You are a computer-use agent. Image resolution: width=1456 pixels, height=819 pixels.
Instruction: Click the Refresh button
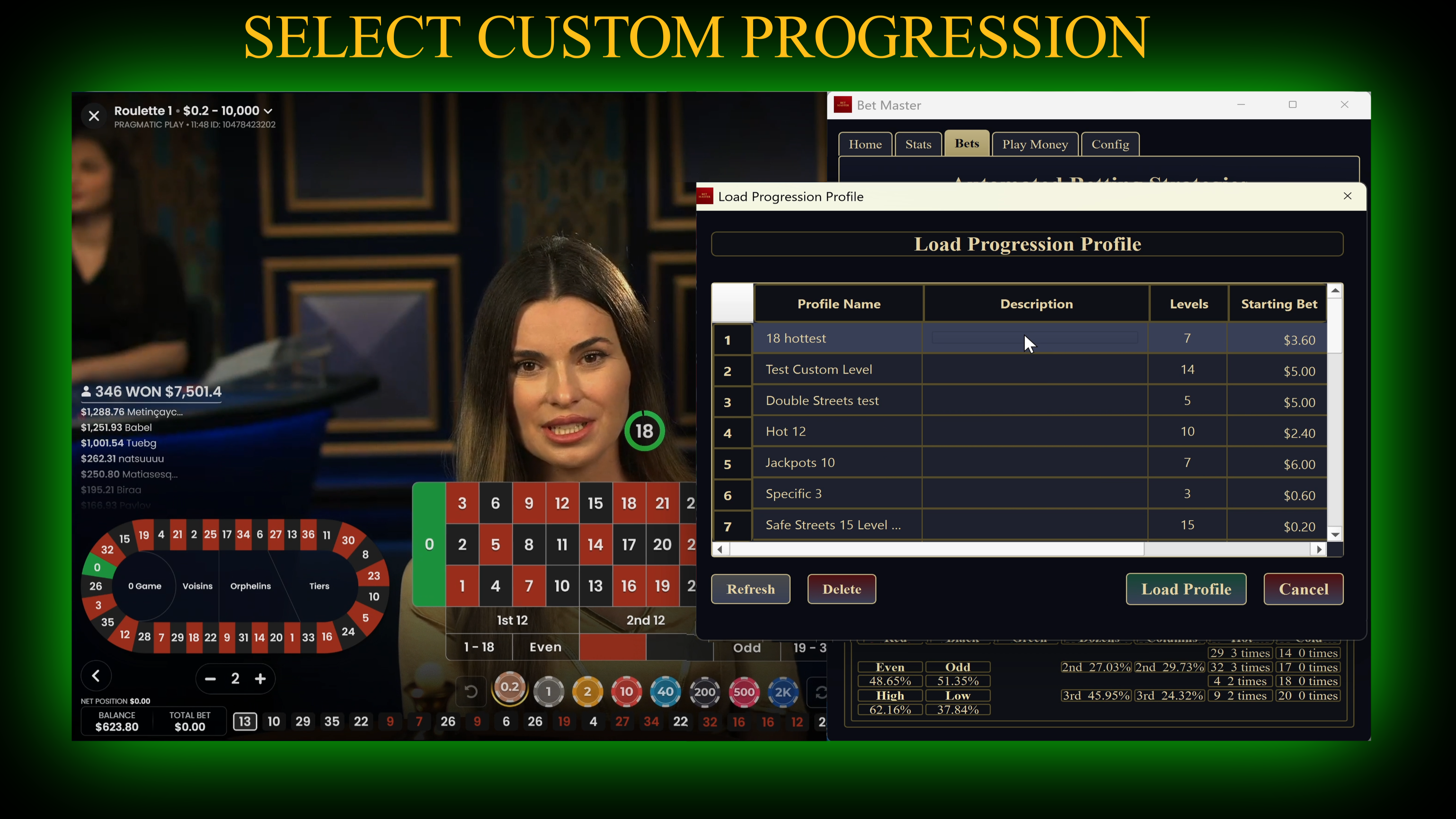coord(751,589)
